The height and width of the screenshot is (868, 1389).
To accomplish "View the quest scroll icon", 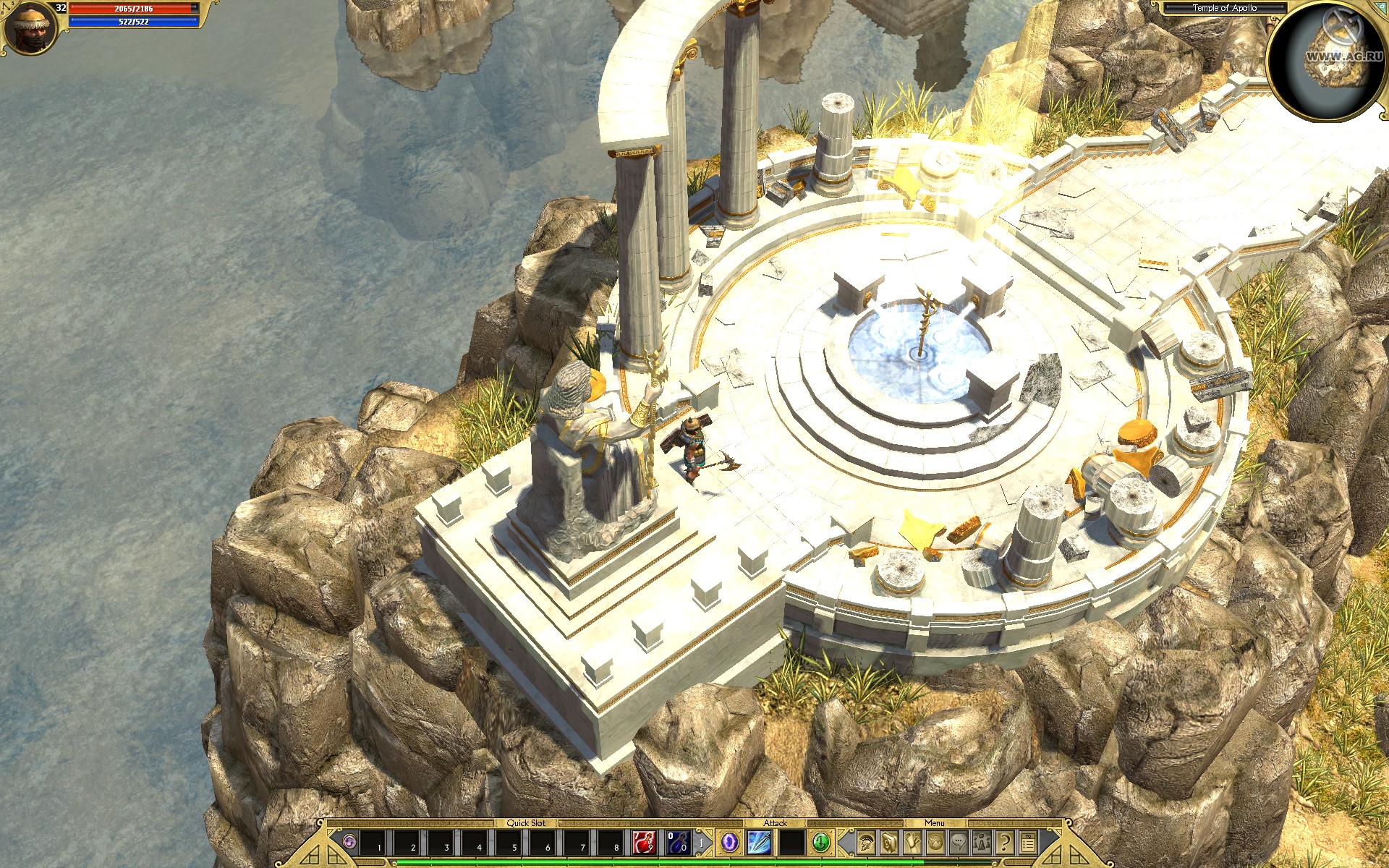I will coord(912,843).
